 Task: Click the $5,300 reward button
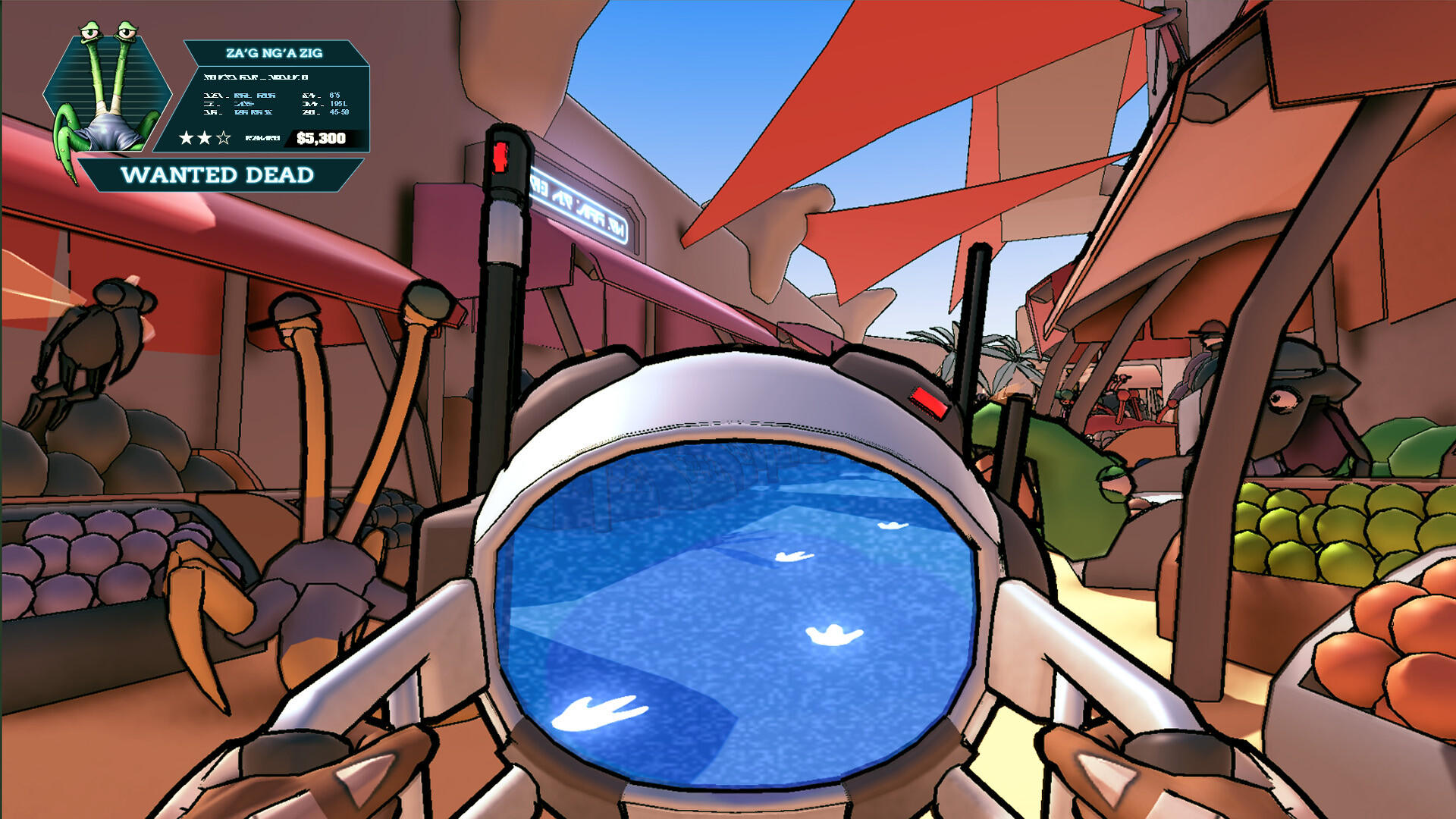[322, 138]
